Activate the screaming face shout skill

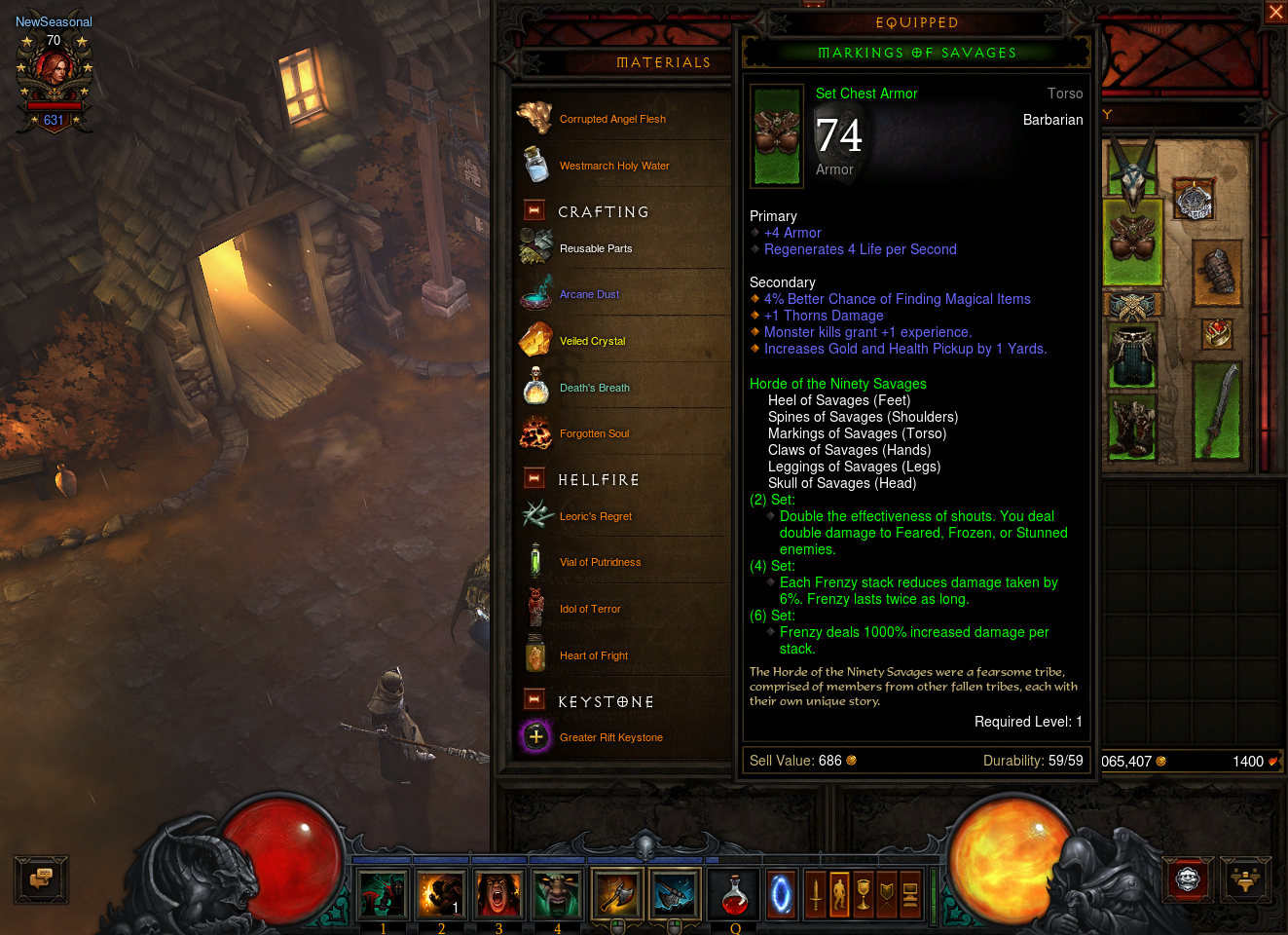(498, 894)
